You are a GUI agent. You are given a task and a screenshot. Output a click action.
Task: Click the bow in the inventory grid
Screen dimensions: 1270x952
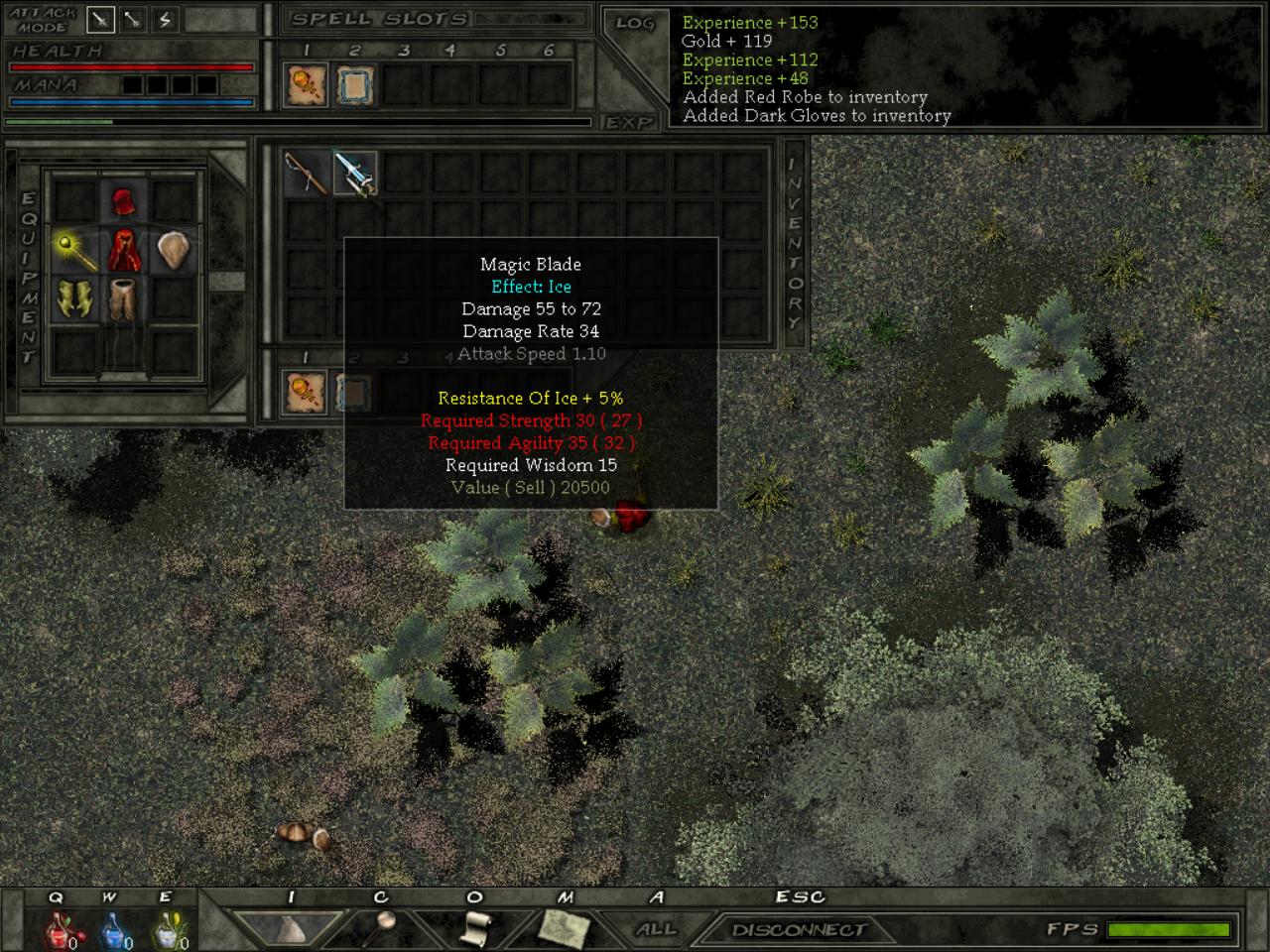(x=306, y=174)
